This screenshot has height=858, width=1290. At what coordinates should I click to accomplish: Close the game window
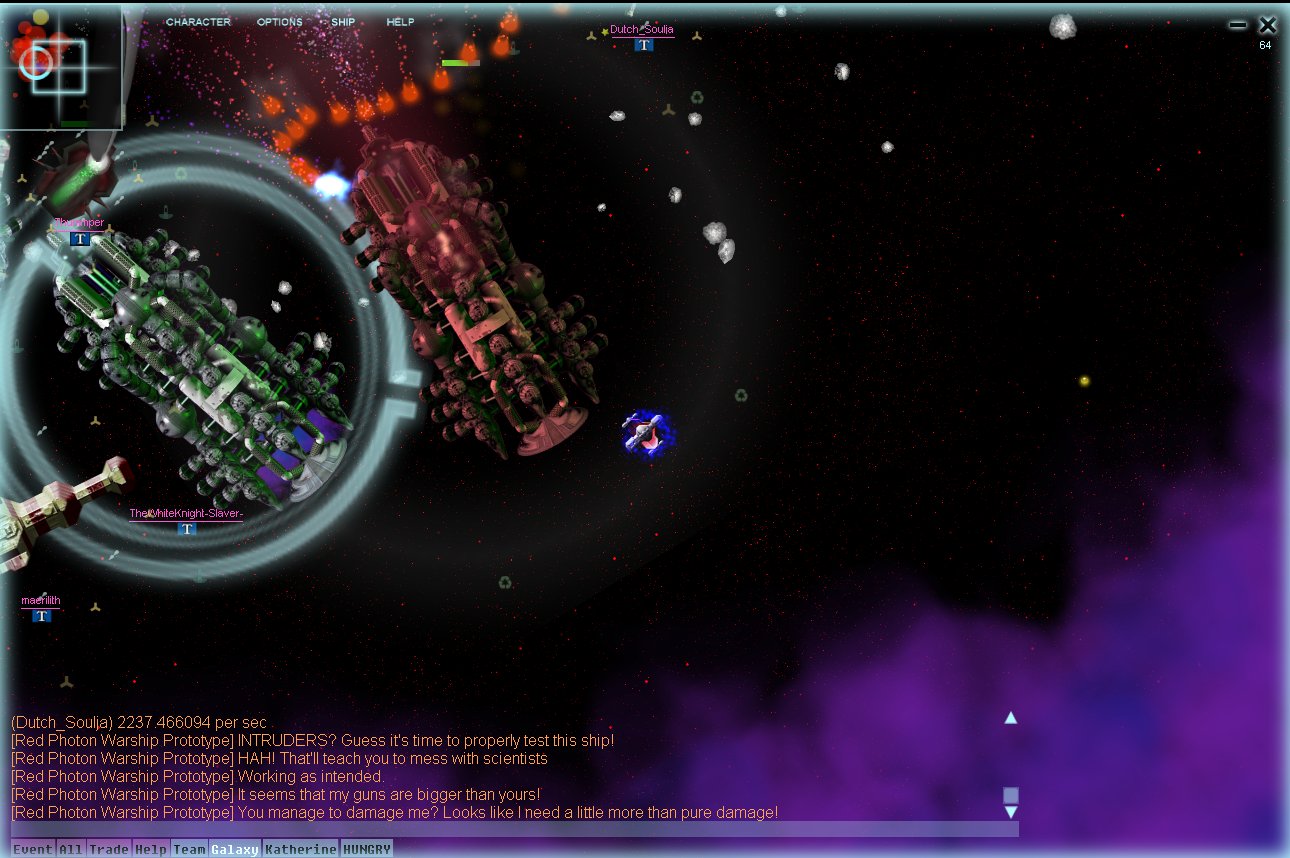(1268, 25)
